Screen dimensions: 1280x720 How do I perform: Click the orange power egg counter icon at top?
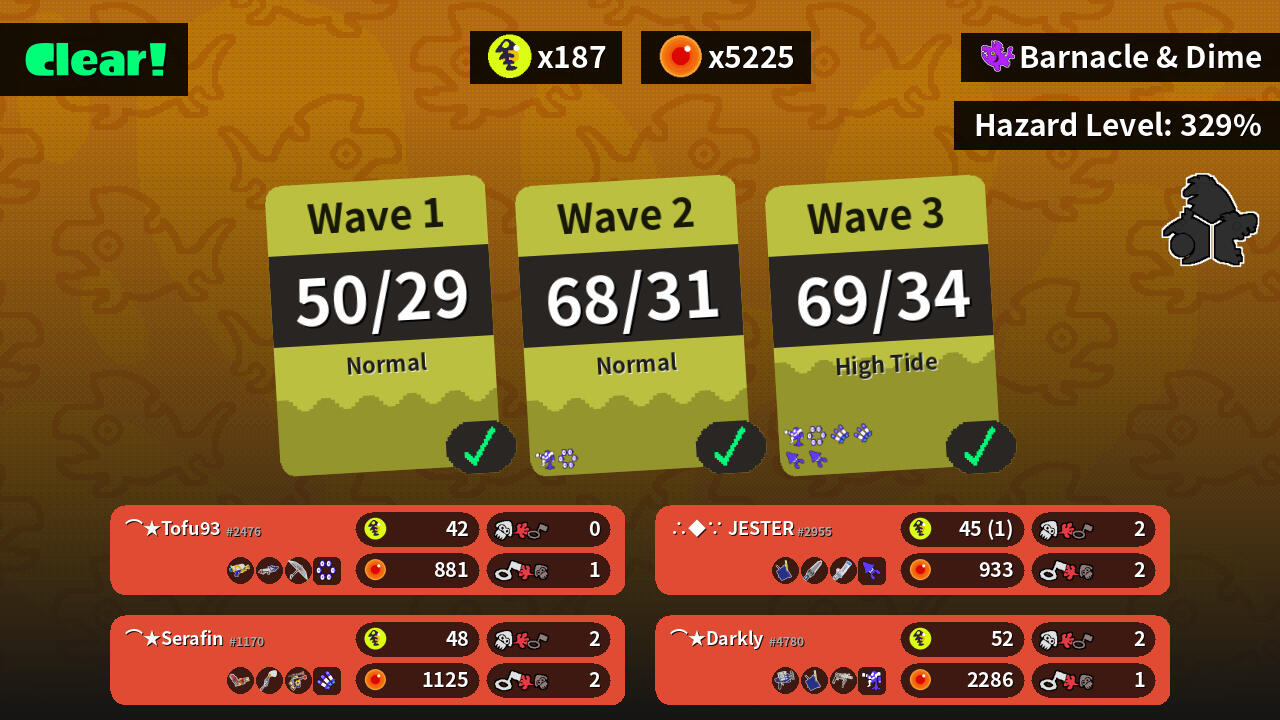(681, 57)
